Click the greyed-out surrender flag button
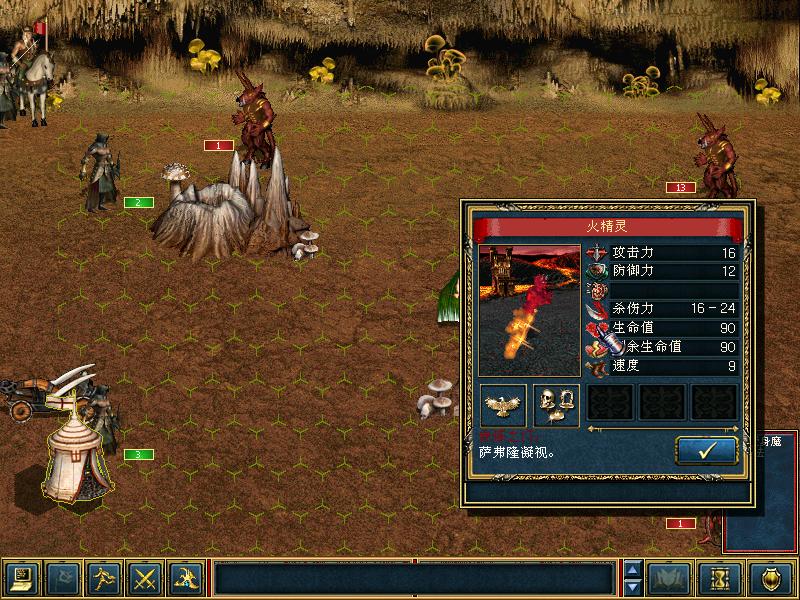Screen dimensions: 800x600 [63, 578]
